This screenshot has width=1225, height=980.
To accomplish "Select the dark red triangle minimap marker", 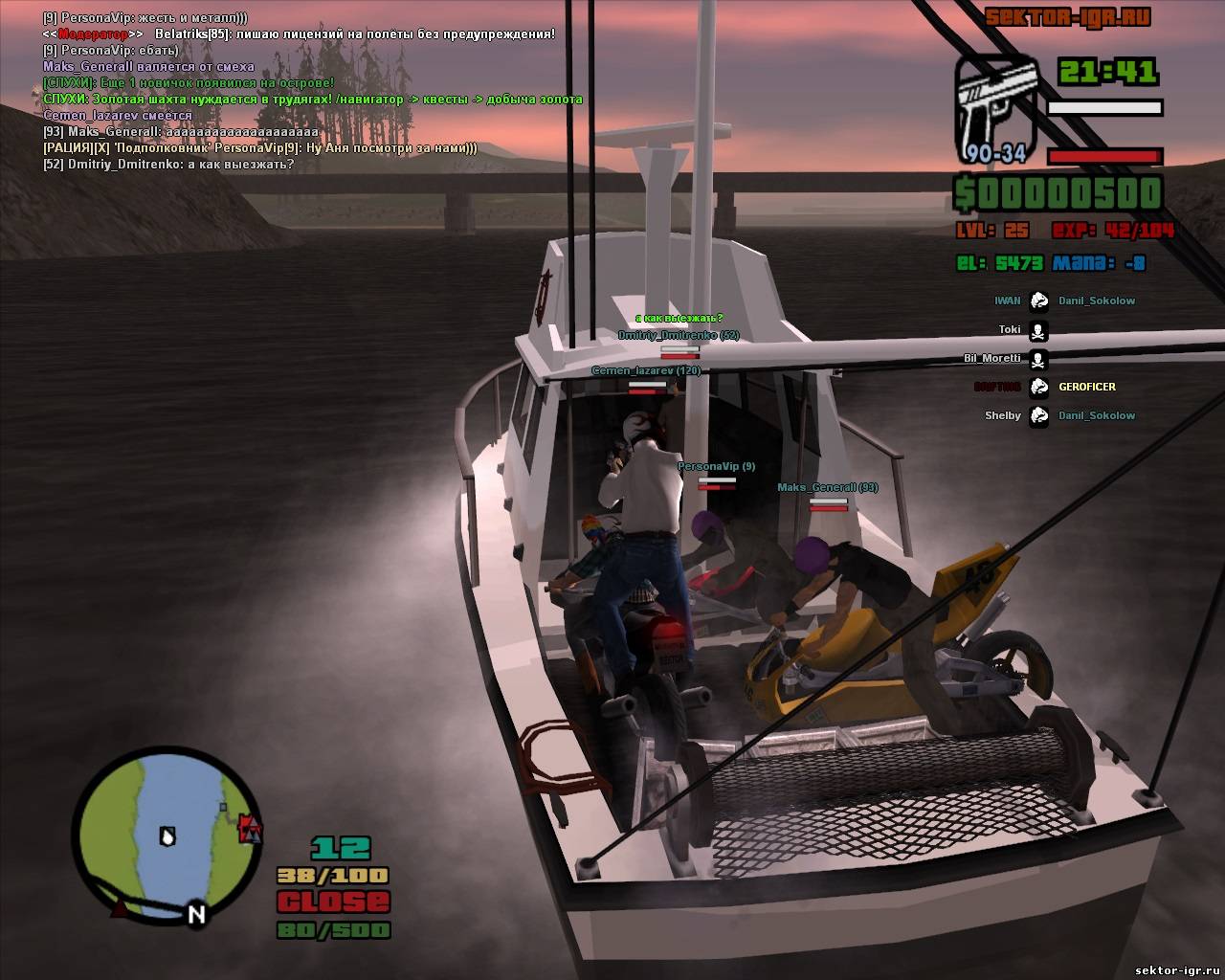I will (x=120, y=908).
